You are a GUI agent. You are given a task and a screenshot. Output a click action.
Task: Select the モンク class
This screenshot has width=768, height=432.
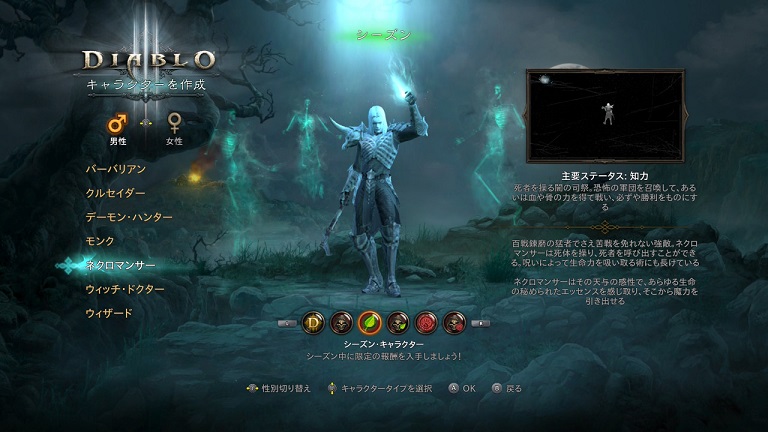pos(100,241)
